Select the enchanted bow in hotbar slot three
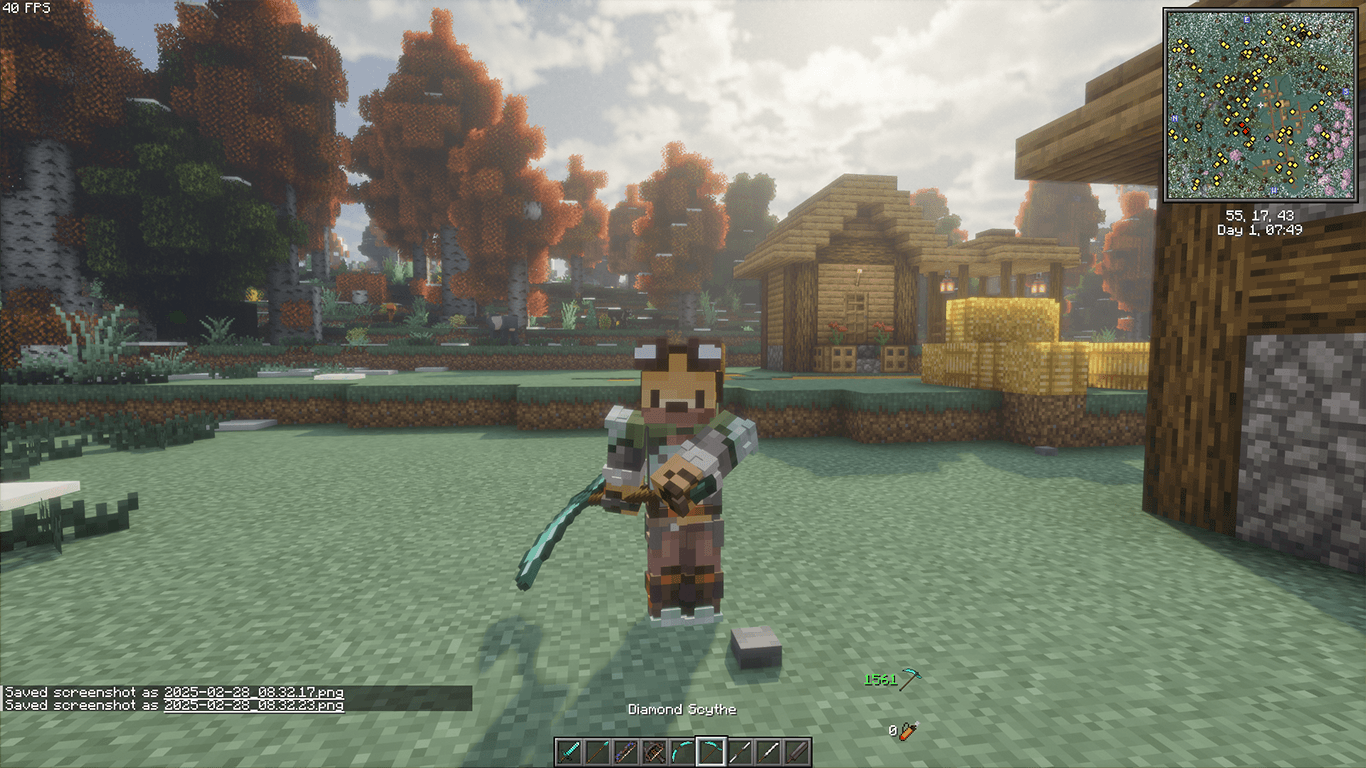This screenshot has height=768, width=1366. (624, 751)
